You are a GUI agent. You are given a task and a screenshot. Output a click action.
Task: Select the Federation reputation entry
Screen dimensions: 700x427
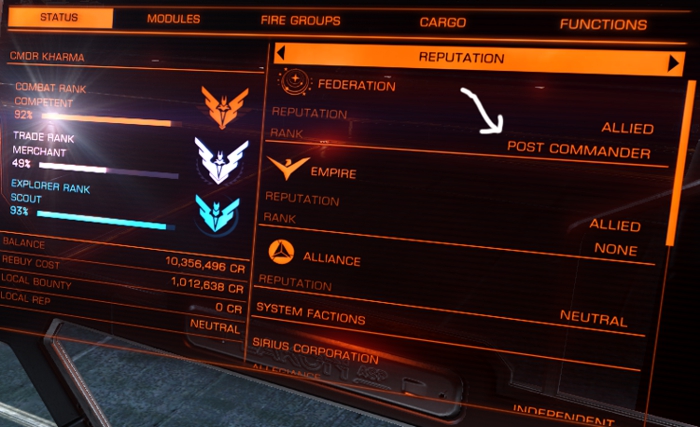[356, 86]
